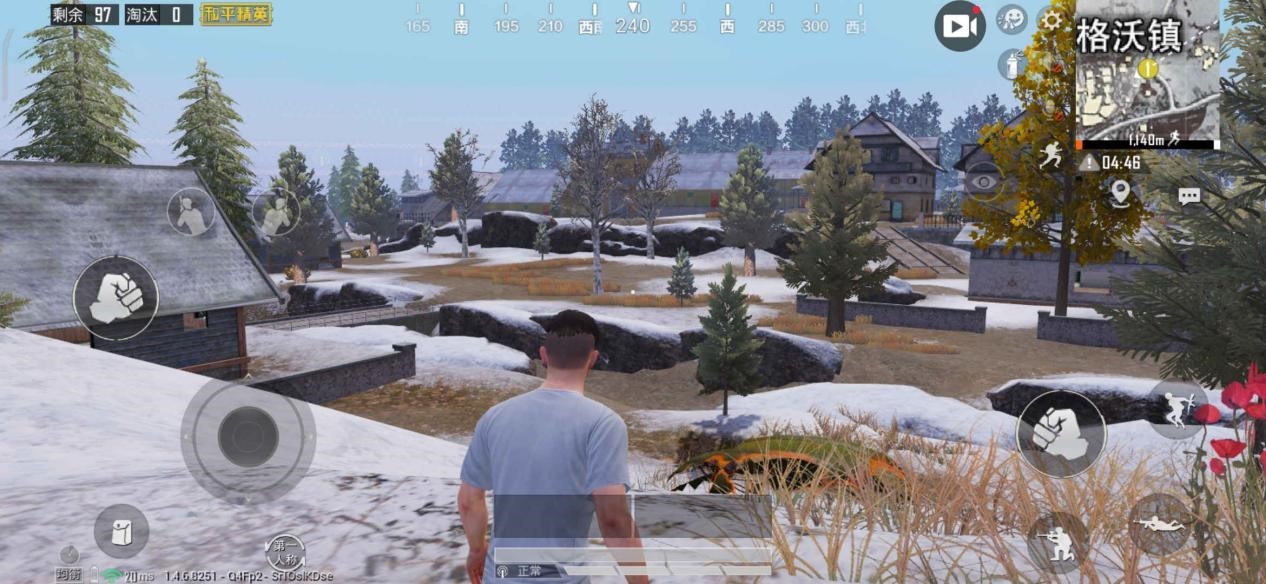Open the quick chat speech bubble
This screenshot has width=1266, height=584.
[1189, 196]
